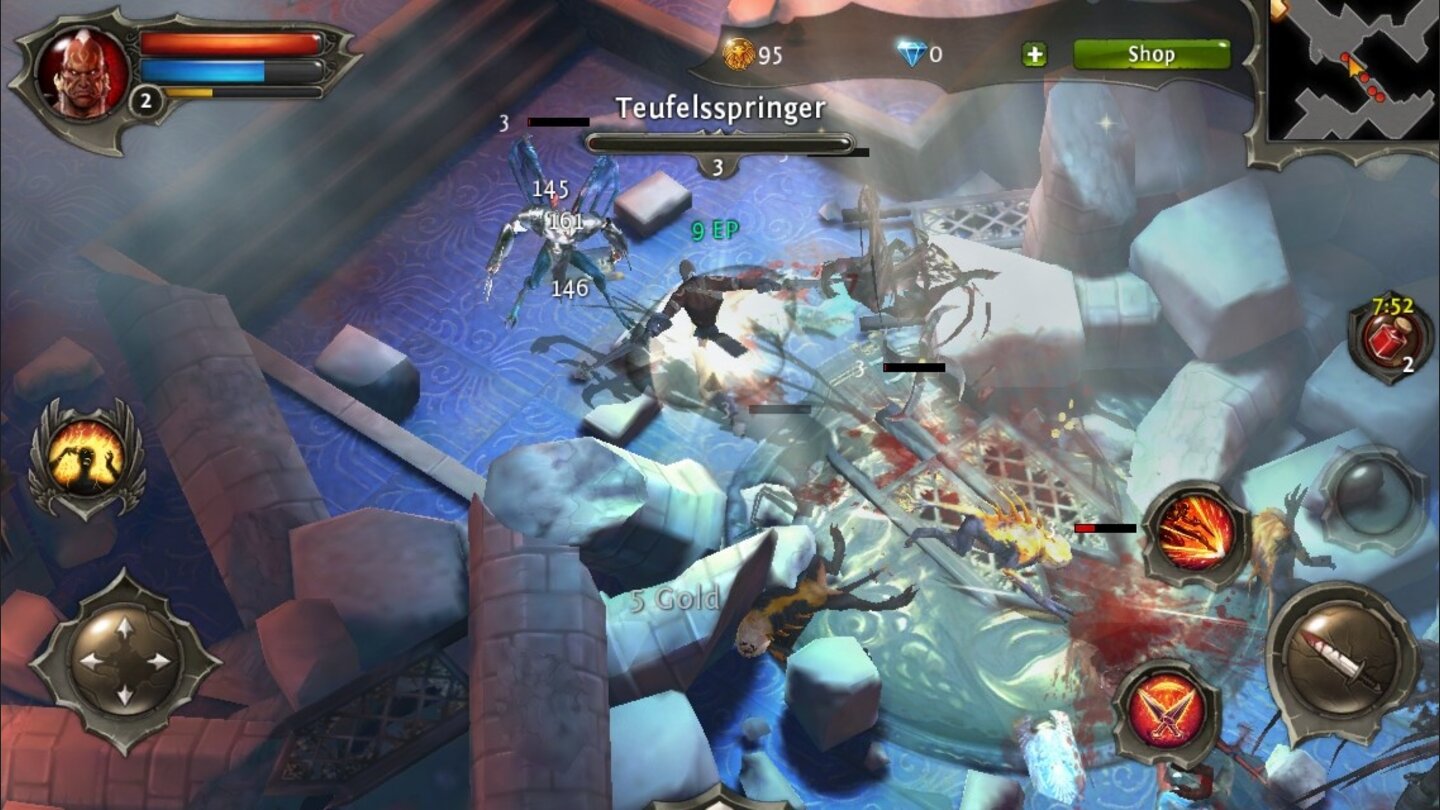Image resolution: width=1440 pixels, height=810 pixels.
Task: Tap the blue diamond gem icon showing 0
Action: pos(915,55)
